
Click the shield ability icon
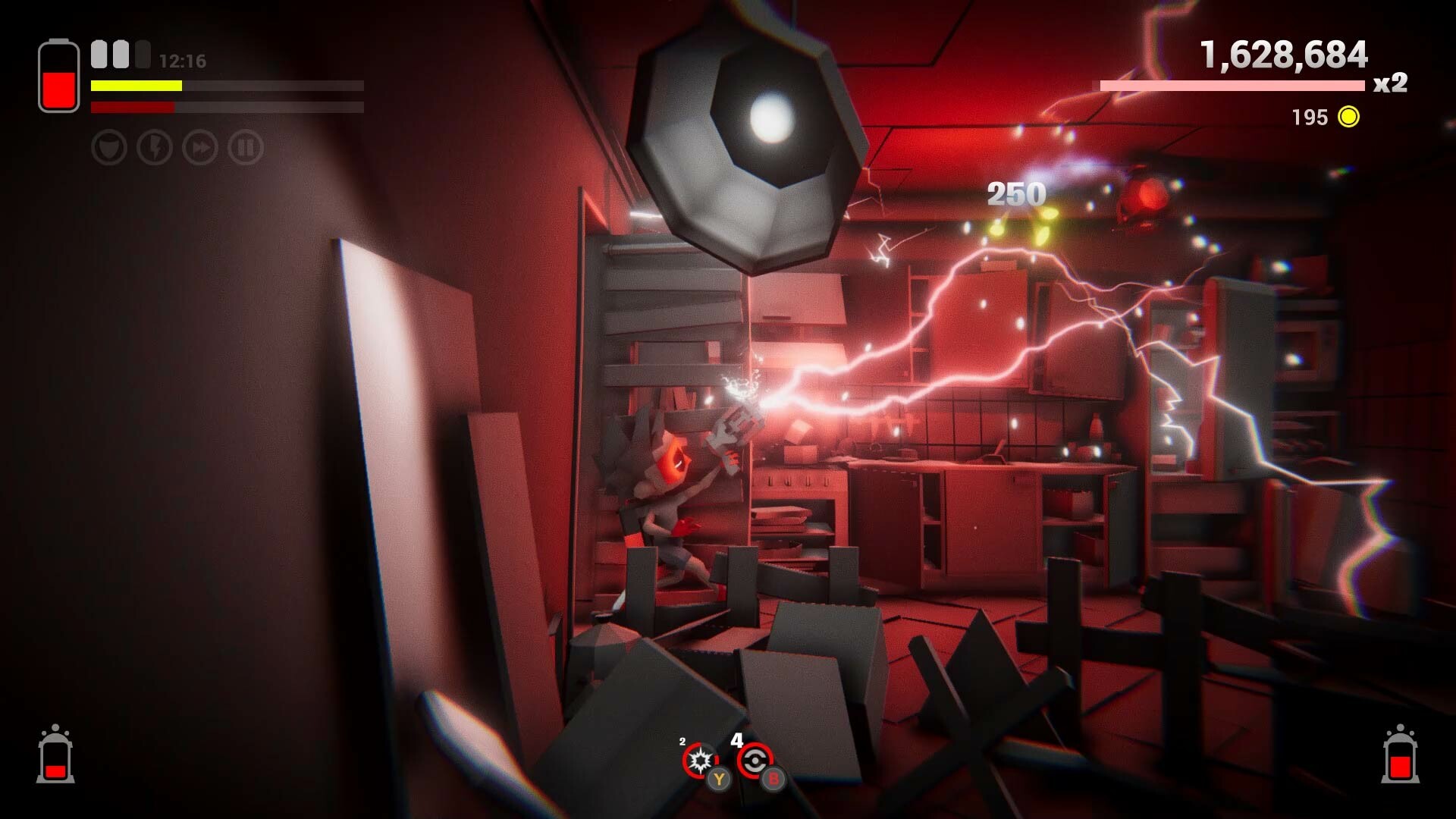coord(110,149)
